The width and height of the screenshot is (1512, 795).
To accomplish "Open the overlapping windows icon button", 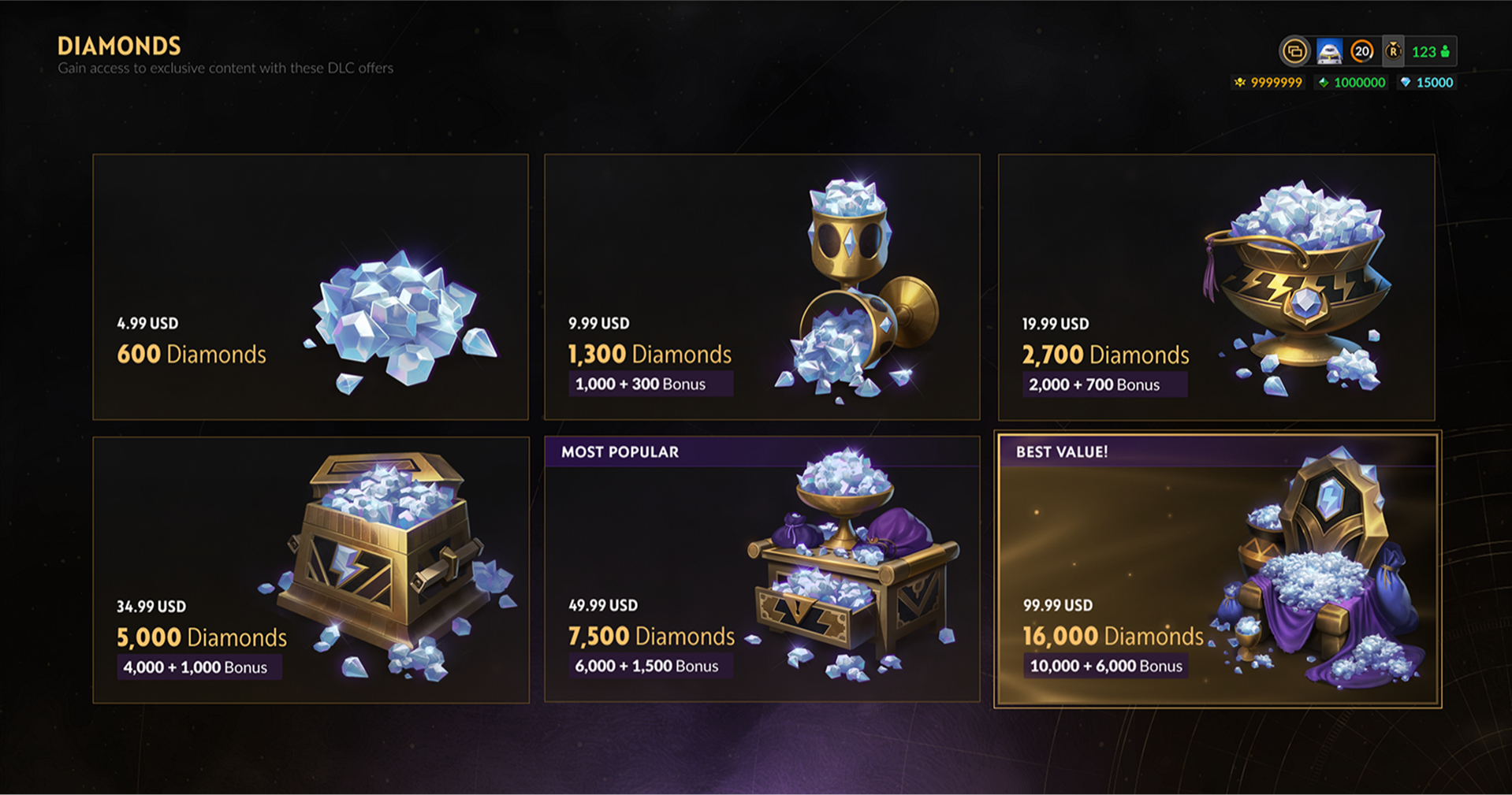I will 1294,52.
